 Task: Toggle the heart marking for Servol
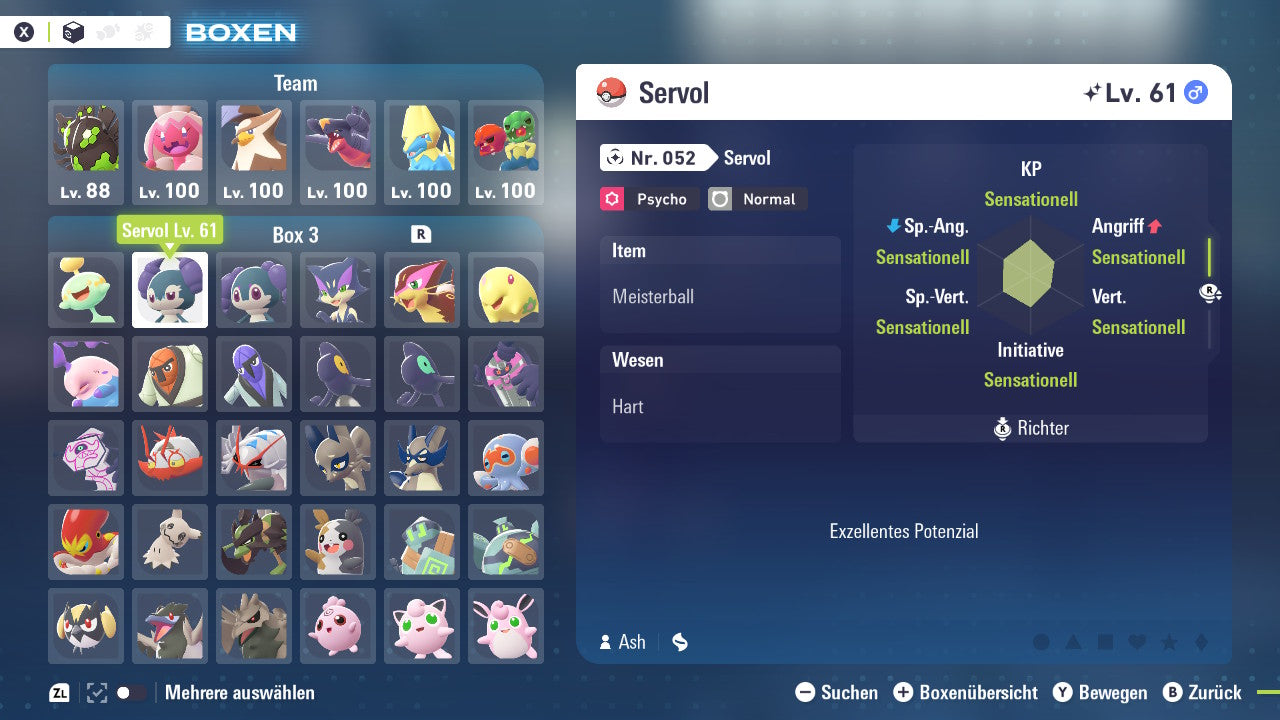point(1137,643)
